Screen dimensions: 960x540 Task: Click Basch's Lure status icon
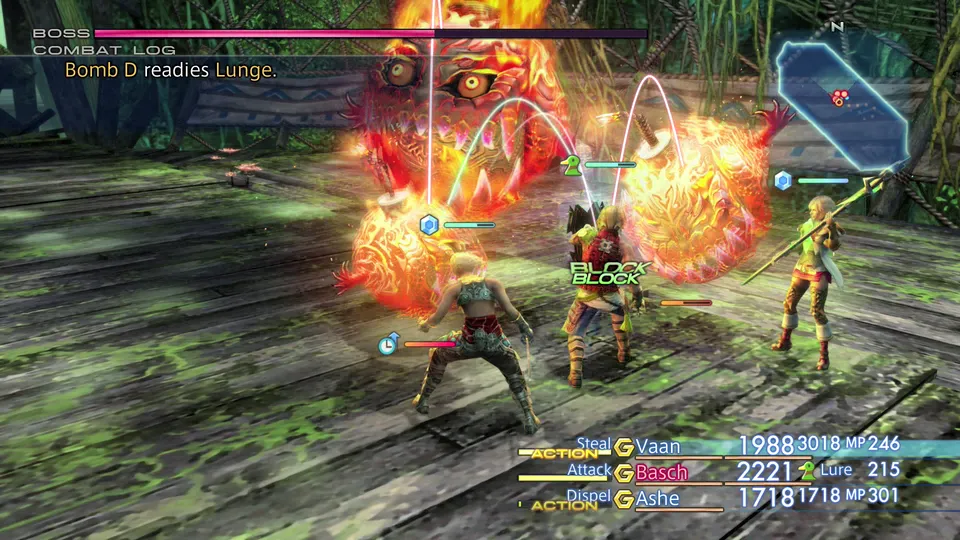[x=807, y=471]
